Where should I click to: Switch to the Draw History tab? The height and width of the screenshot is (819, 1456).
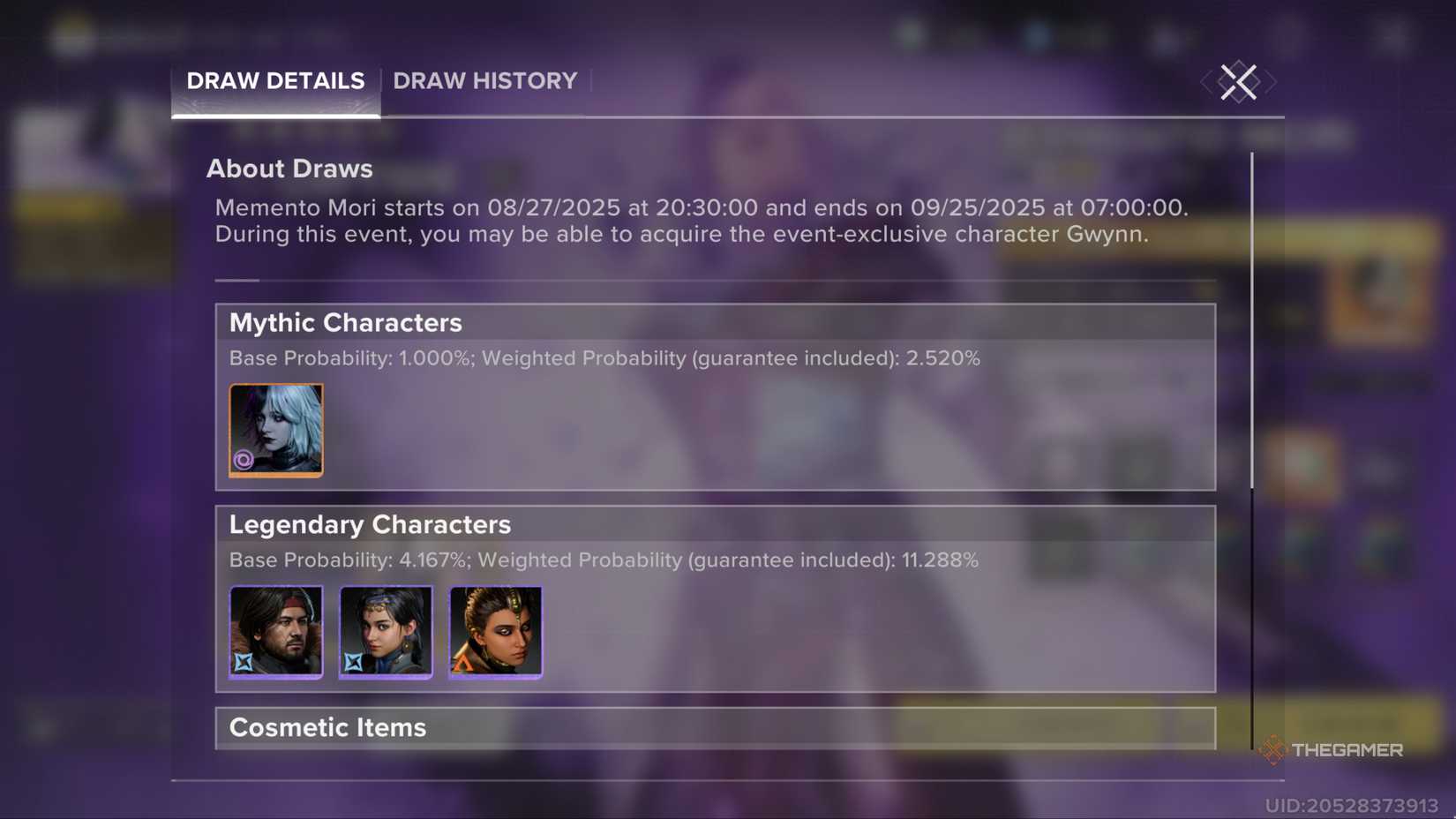[x=484, y=81]
